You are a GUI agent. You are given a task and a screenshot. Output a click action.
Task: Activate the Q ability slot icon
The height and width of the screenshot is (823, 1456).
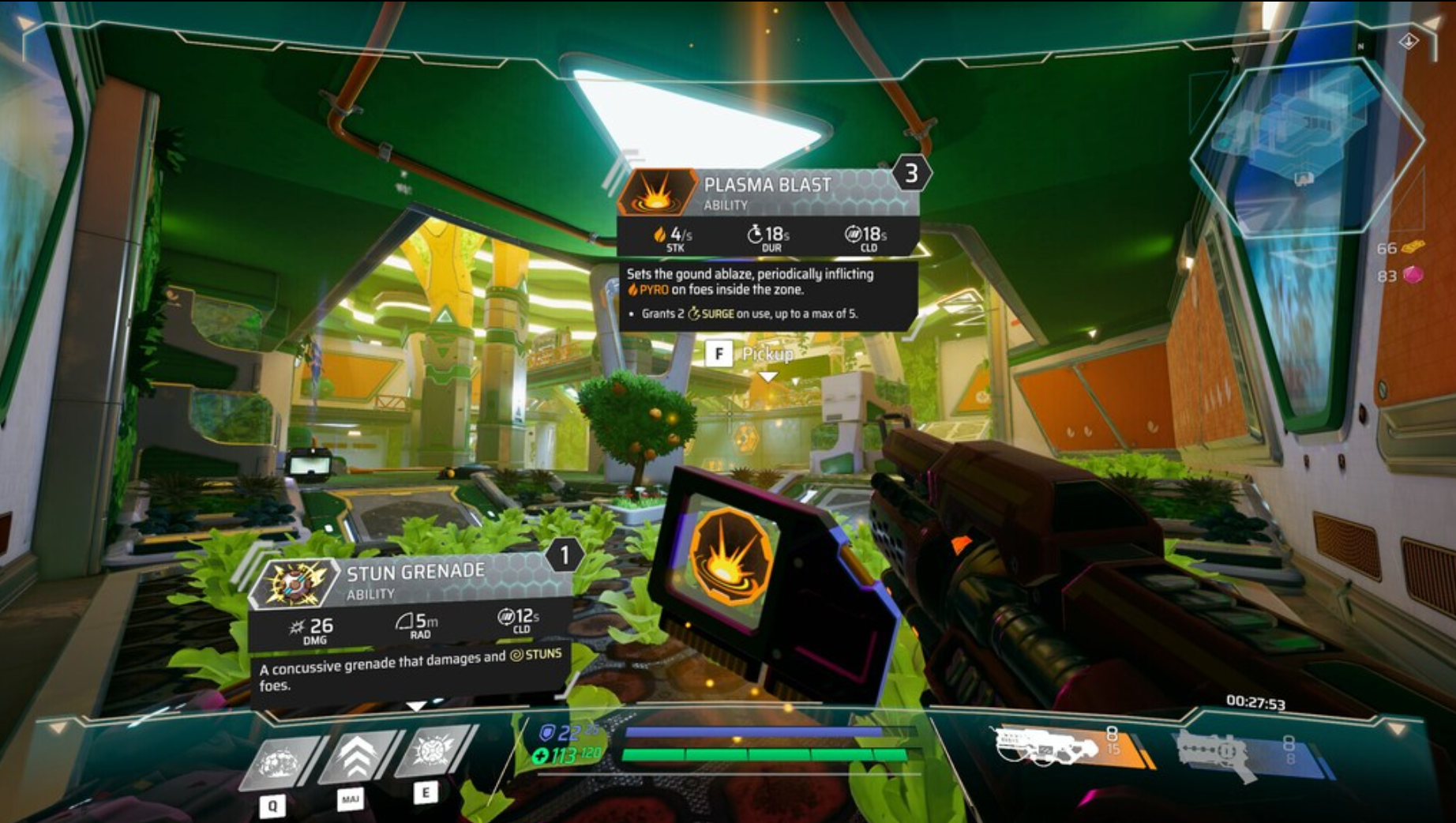click(280, 761)
